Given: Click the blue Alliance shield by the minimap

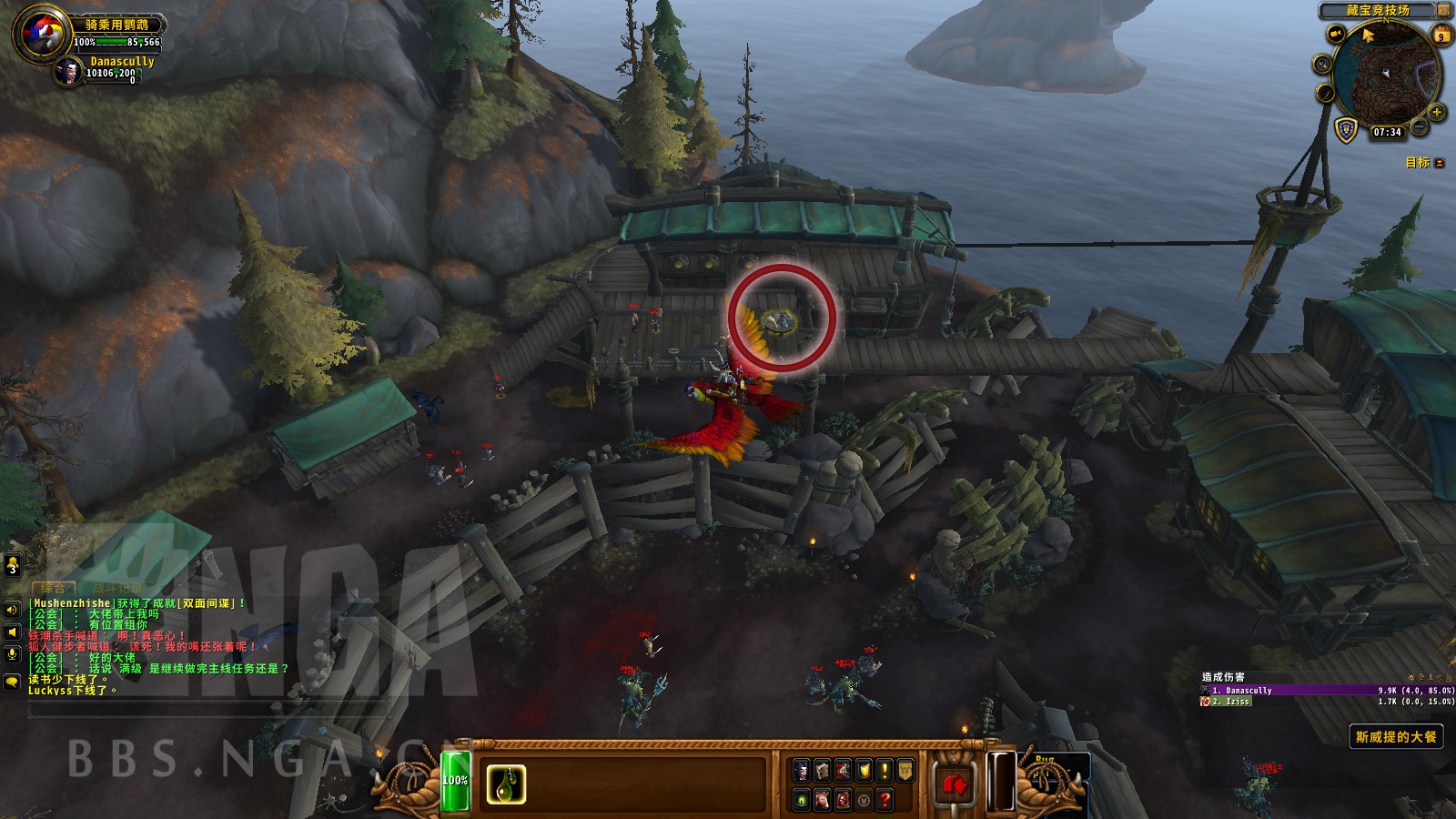Looking at the screenshot, I should 1346,129.
